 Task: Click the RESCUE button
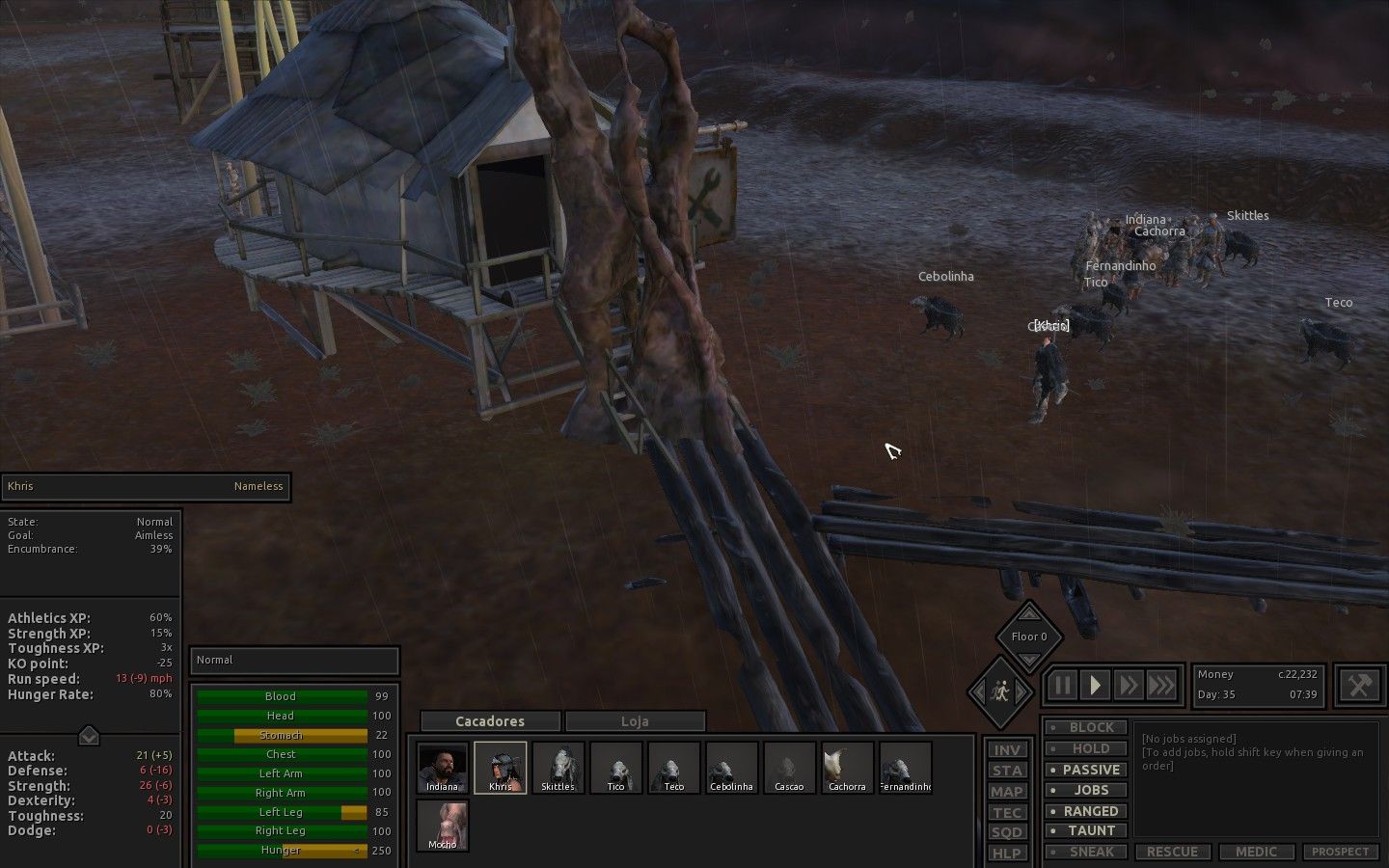(x=1173, y=852)
